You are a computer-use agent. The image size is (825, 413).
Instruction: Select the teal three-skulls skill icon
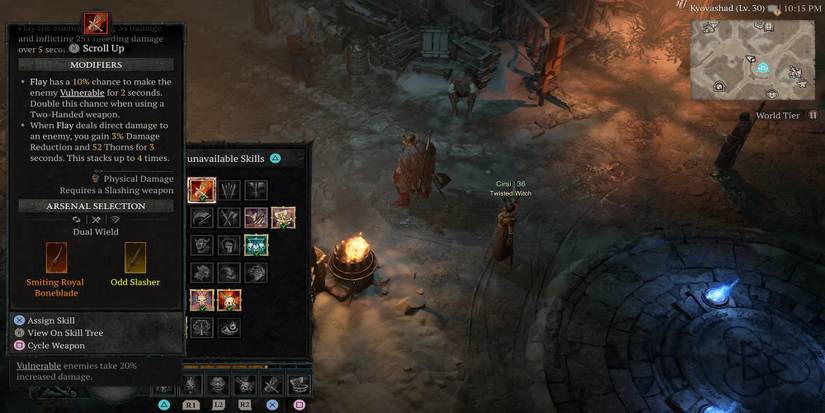coord(256,244)
